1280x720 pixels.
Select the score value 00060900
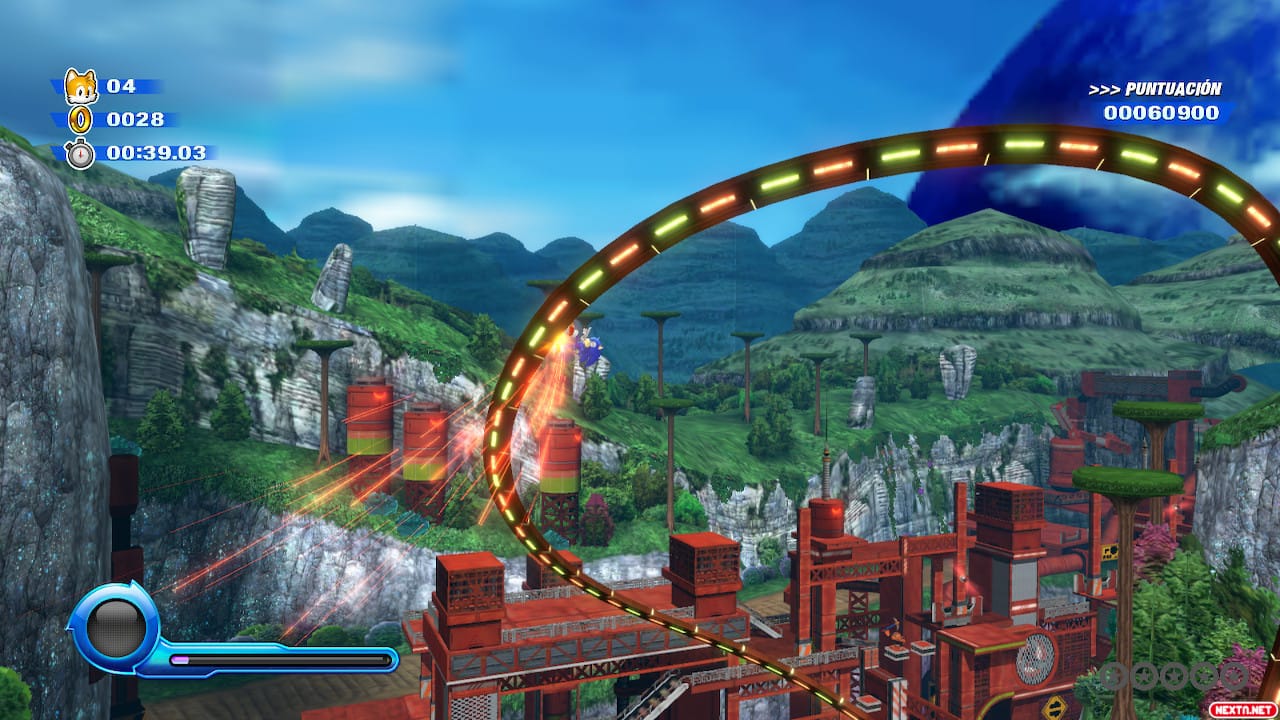1163,112
